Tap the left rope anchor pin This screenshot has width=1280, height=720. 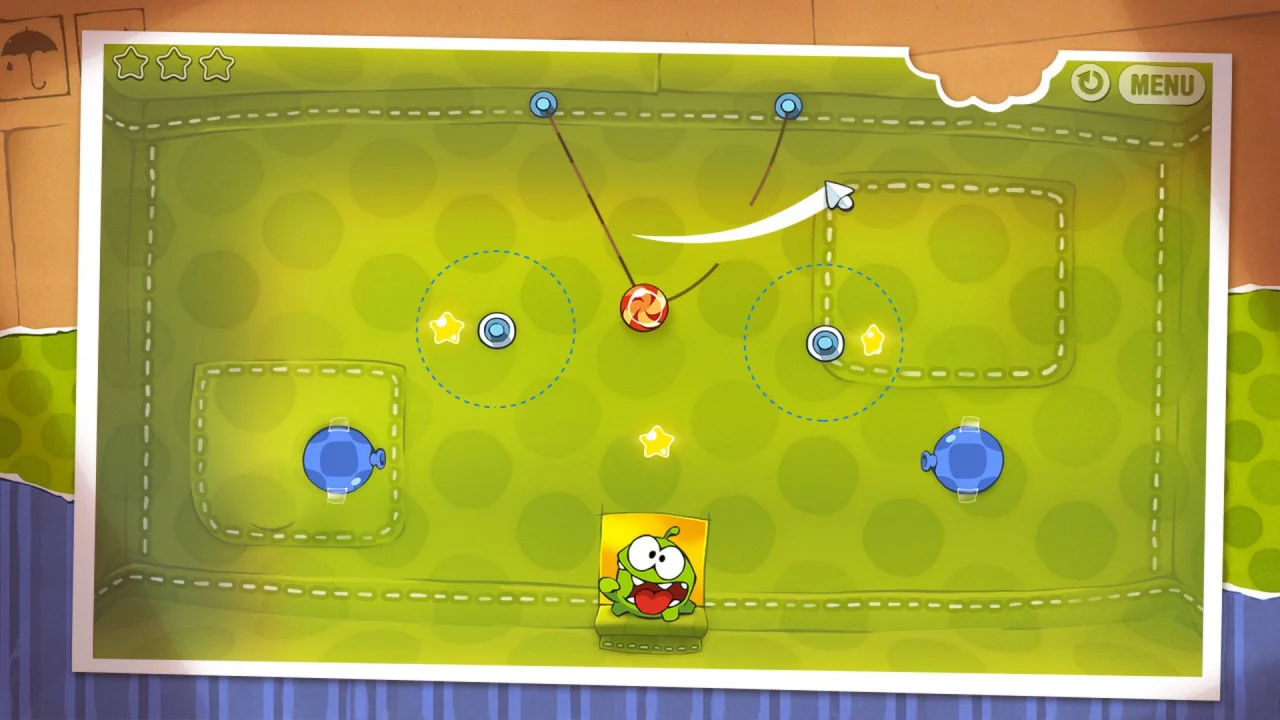coord(543,104)
